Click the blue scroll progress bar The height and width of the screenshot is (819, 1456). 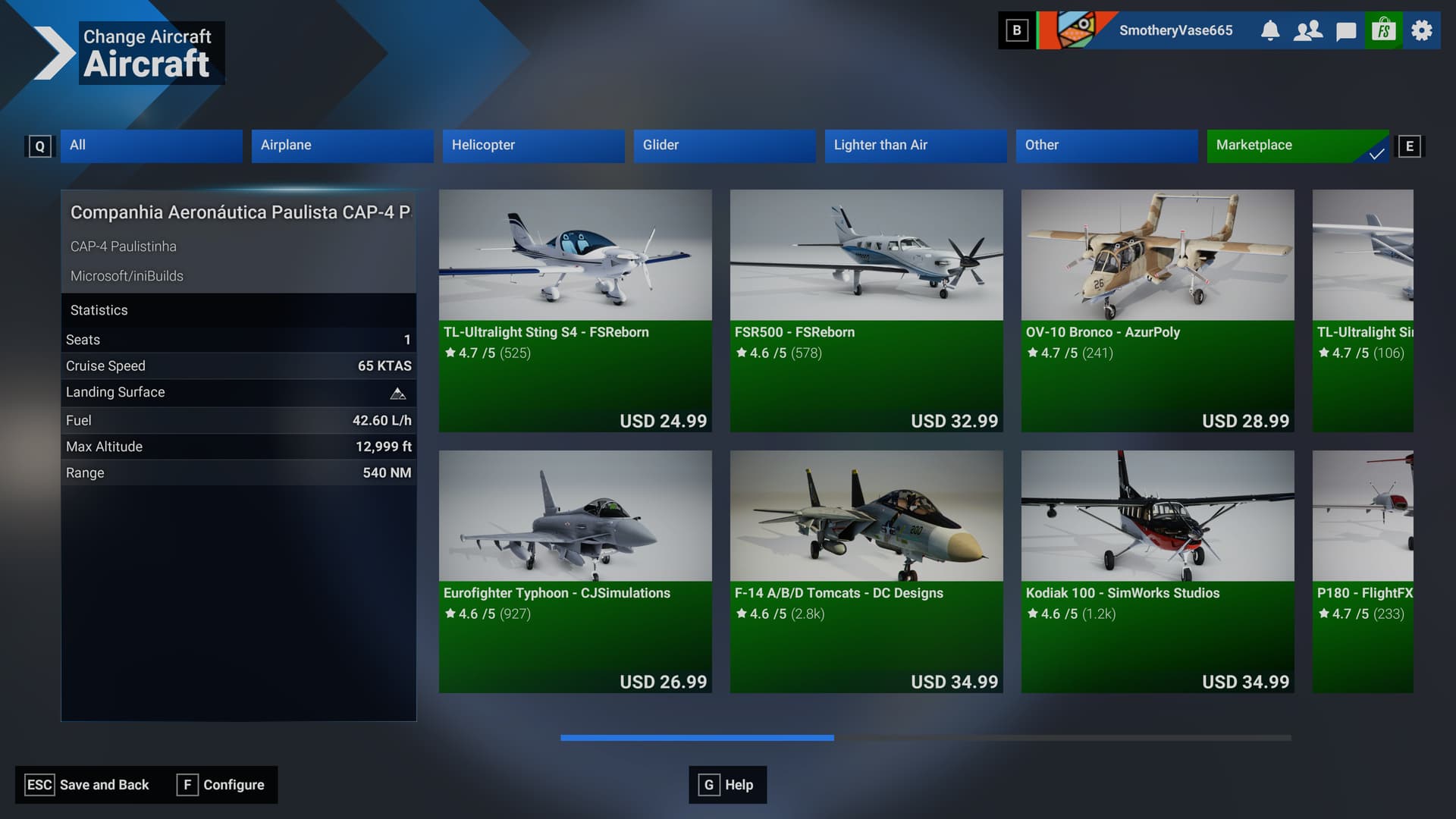[x=696, y=737]
